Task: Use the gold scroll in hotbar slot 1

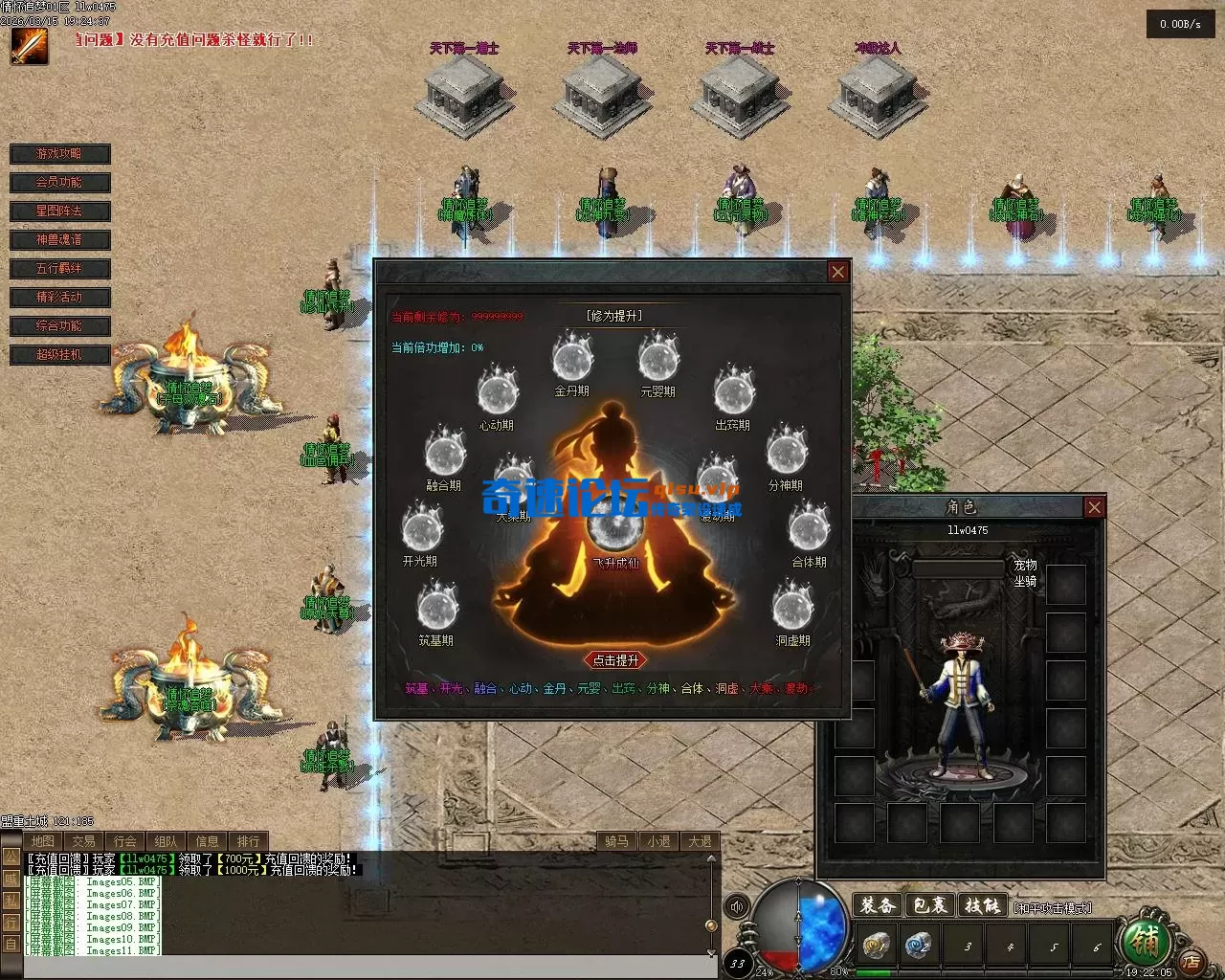Action: 877,946
